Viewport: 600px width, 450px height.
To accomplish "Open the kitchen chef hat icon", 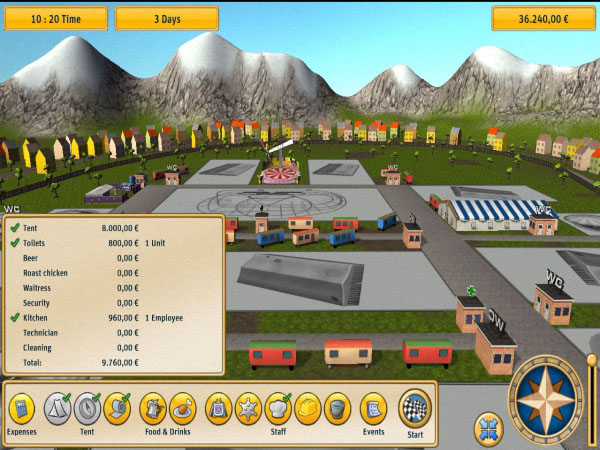I will 278,407.
